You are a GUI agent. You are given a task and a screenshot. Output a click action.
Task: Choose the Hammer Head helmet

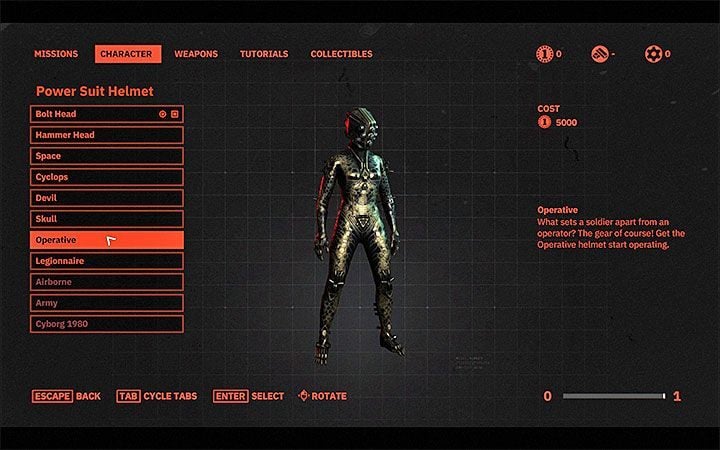[x=106, y=135]
